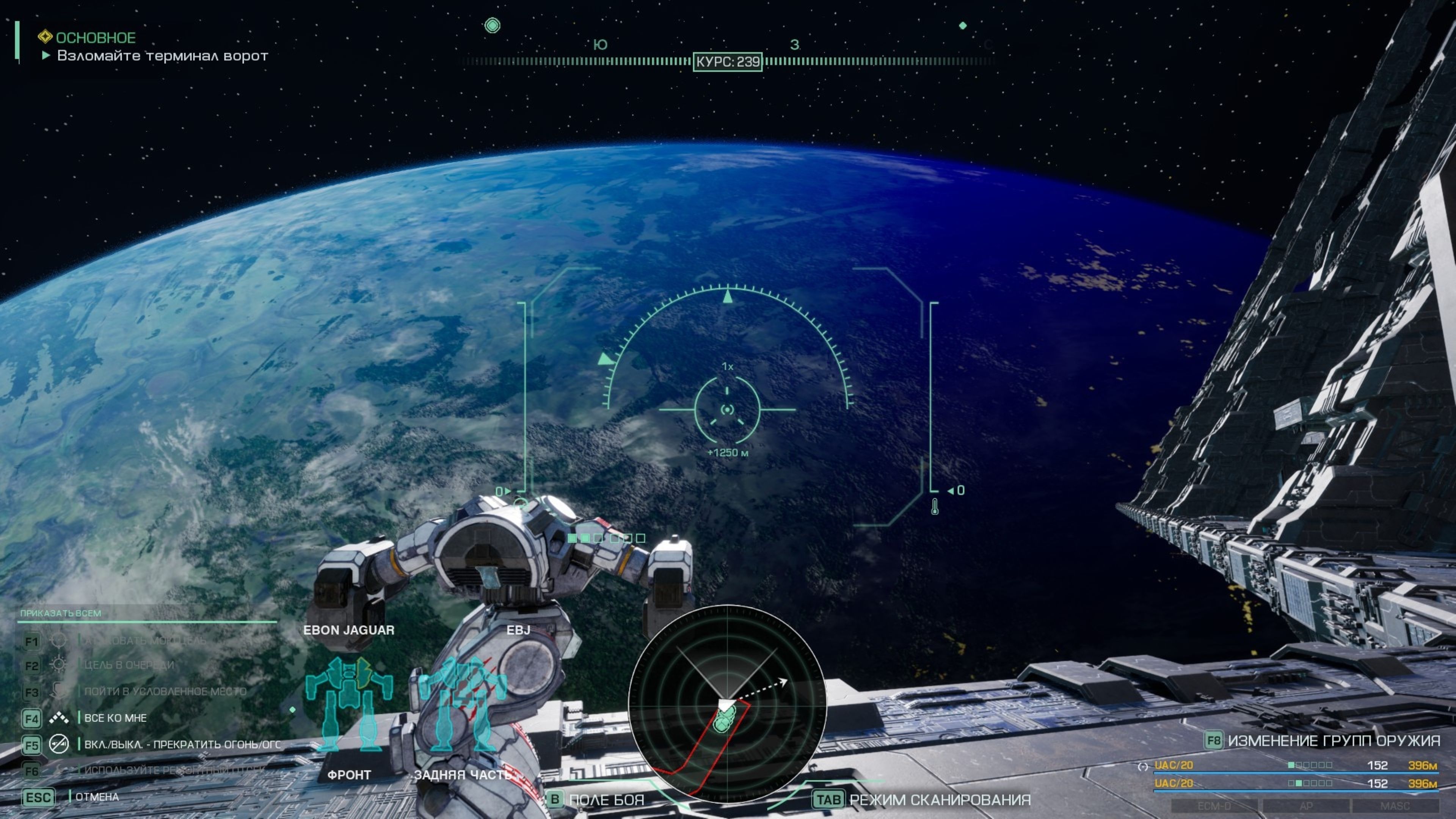Activate "Режим сканирования" scan mode

click(x=940, y=800)
